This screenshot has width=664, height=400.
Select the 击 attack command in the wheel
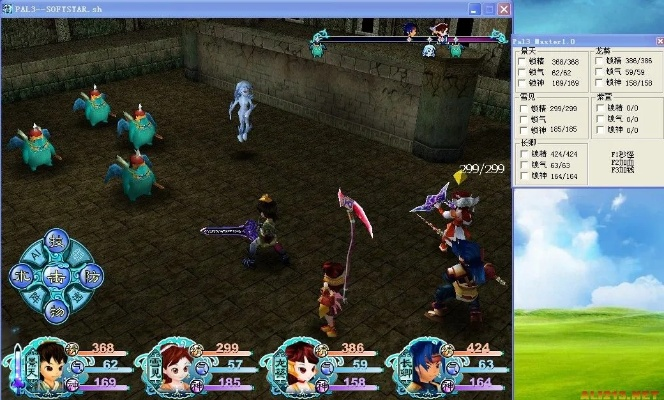click(x=57, y=277)
